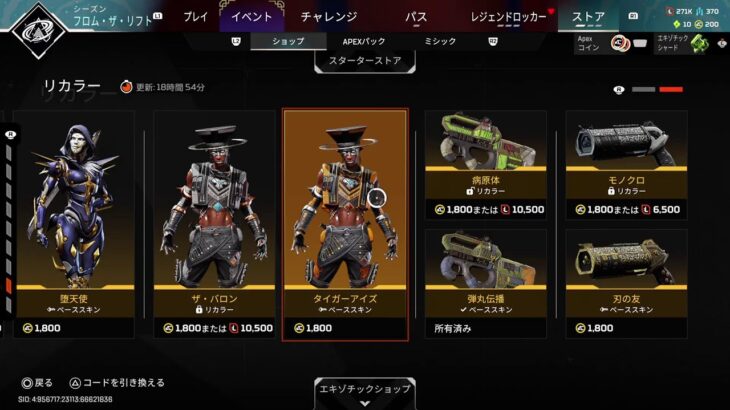Open the チャレンジ tab

click(x=328, y=16)
